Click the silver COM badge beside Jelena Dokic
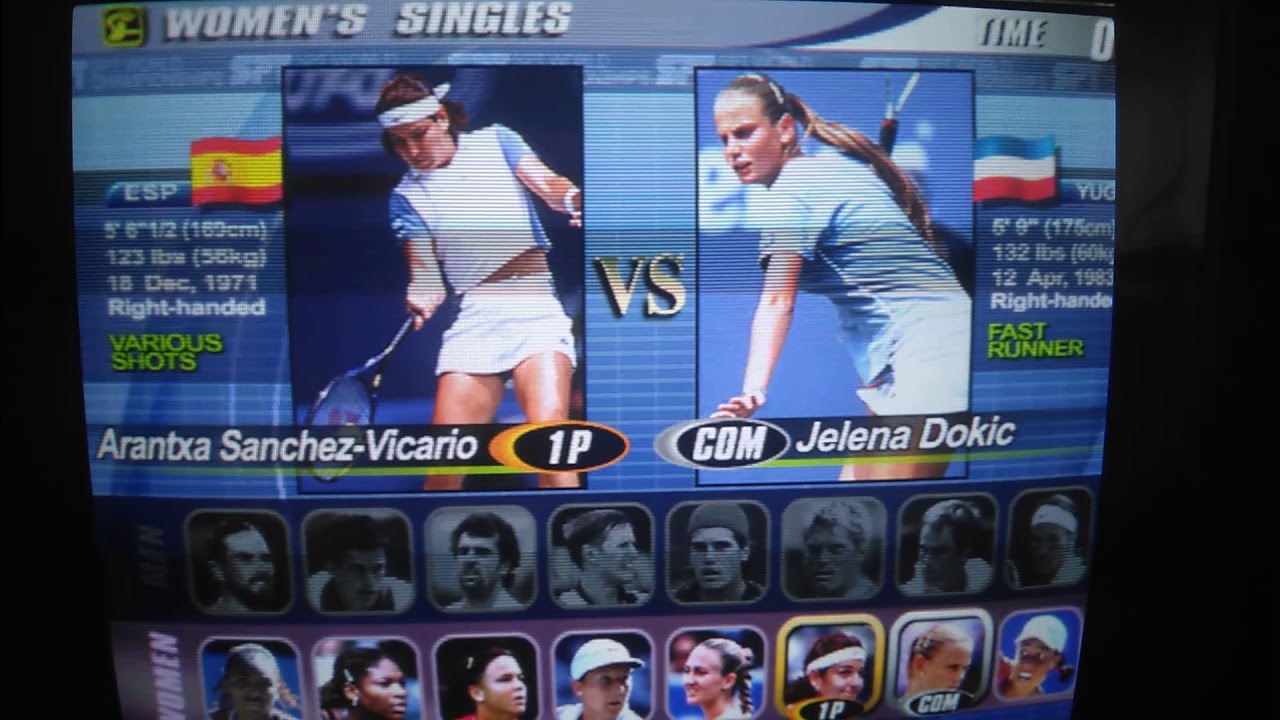This screenshot has width=1280, height=720. point(722,443)
